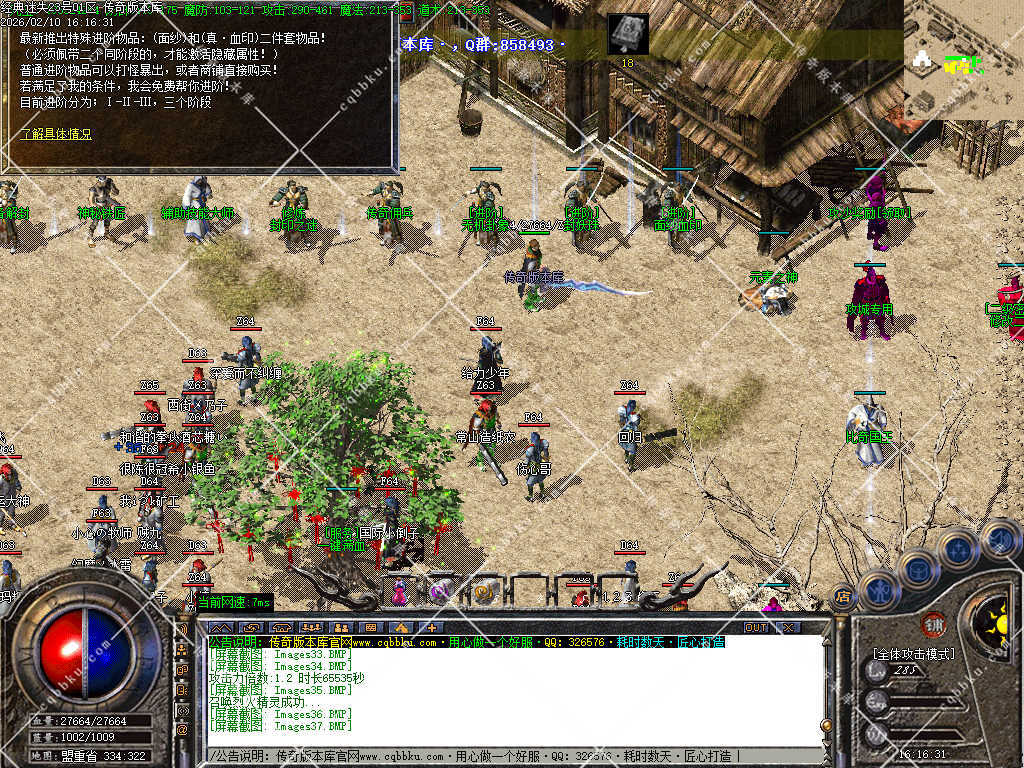This screenshot has height=768, width=1024.
Task: Use the purple scroll belt item
Action: (x=441, y=592)
